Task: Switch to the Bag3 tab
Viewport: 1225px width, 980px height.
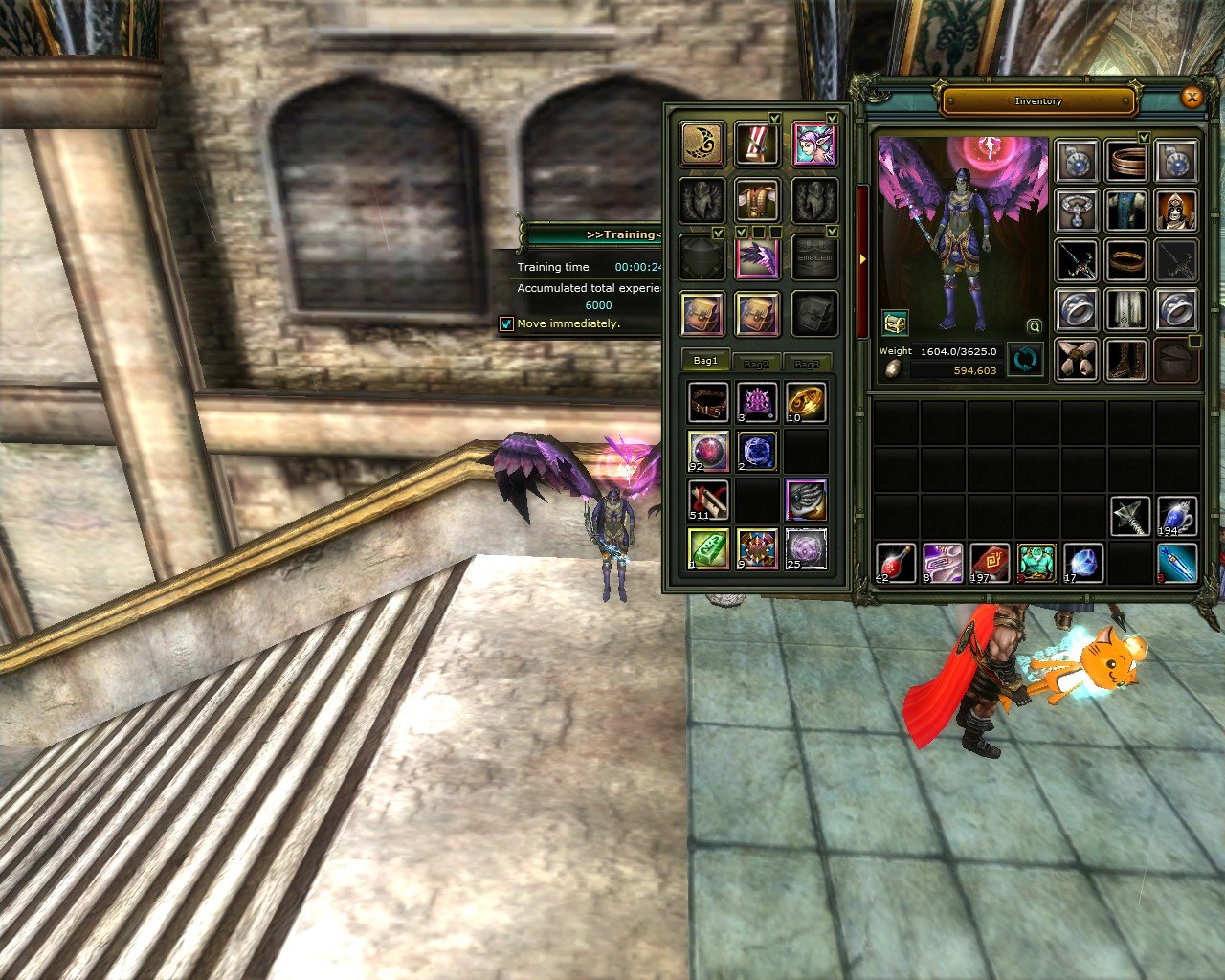Action: (809, 363)
